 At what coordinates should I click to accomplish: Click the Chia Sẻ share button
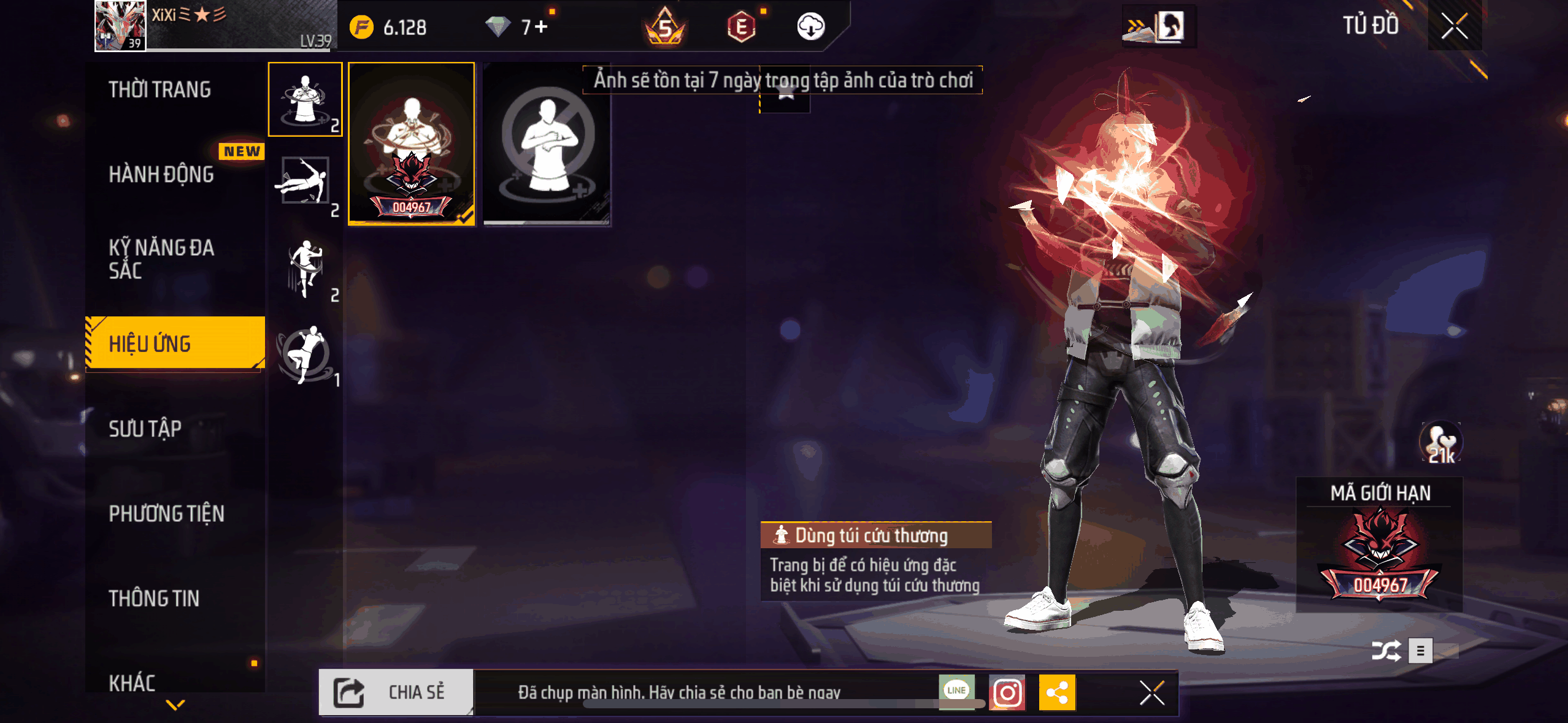point(396,692)
